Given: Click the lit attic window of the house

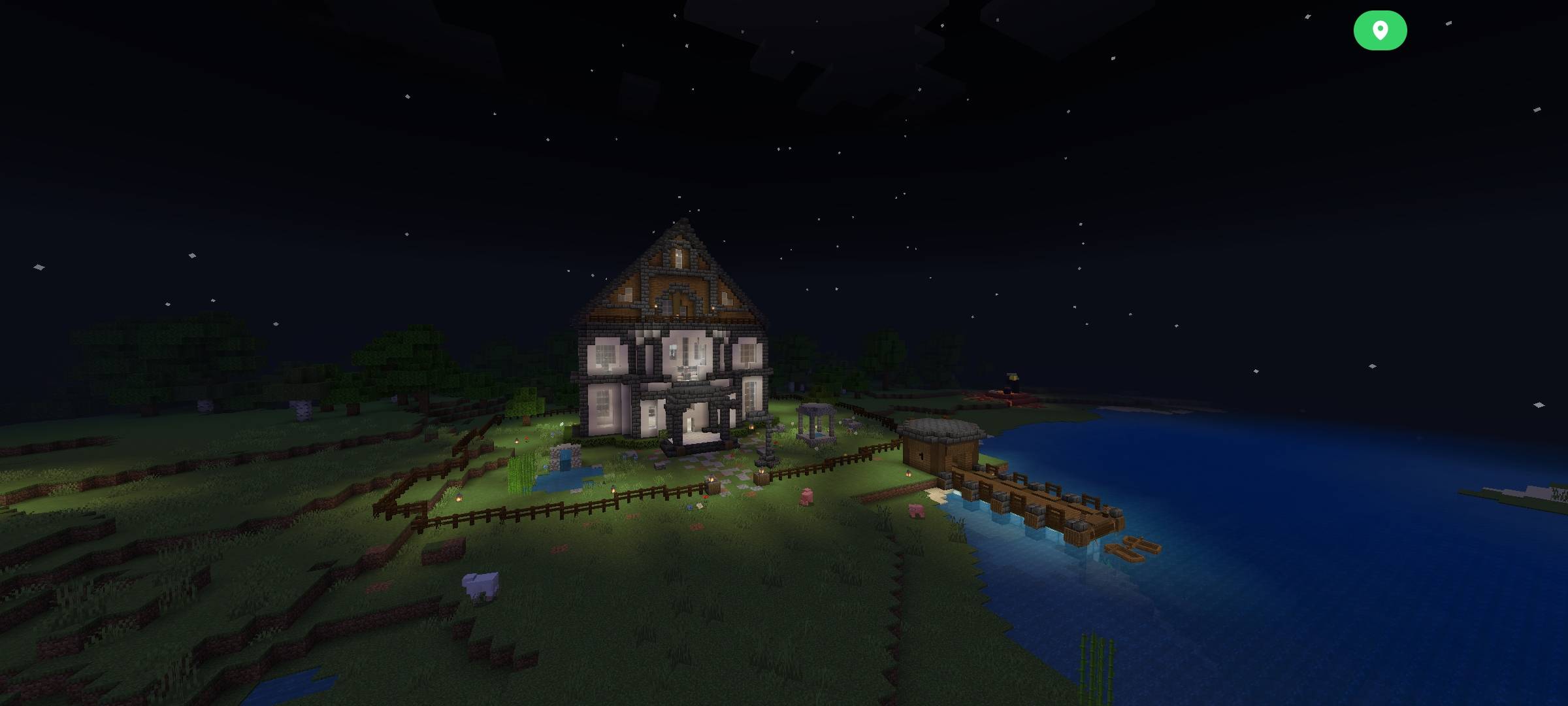Looking at the screenshot, I should click(679, 258).
